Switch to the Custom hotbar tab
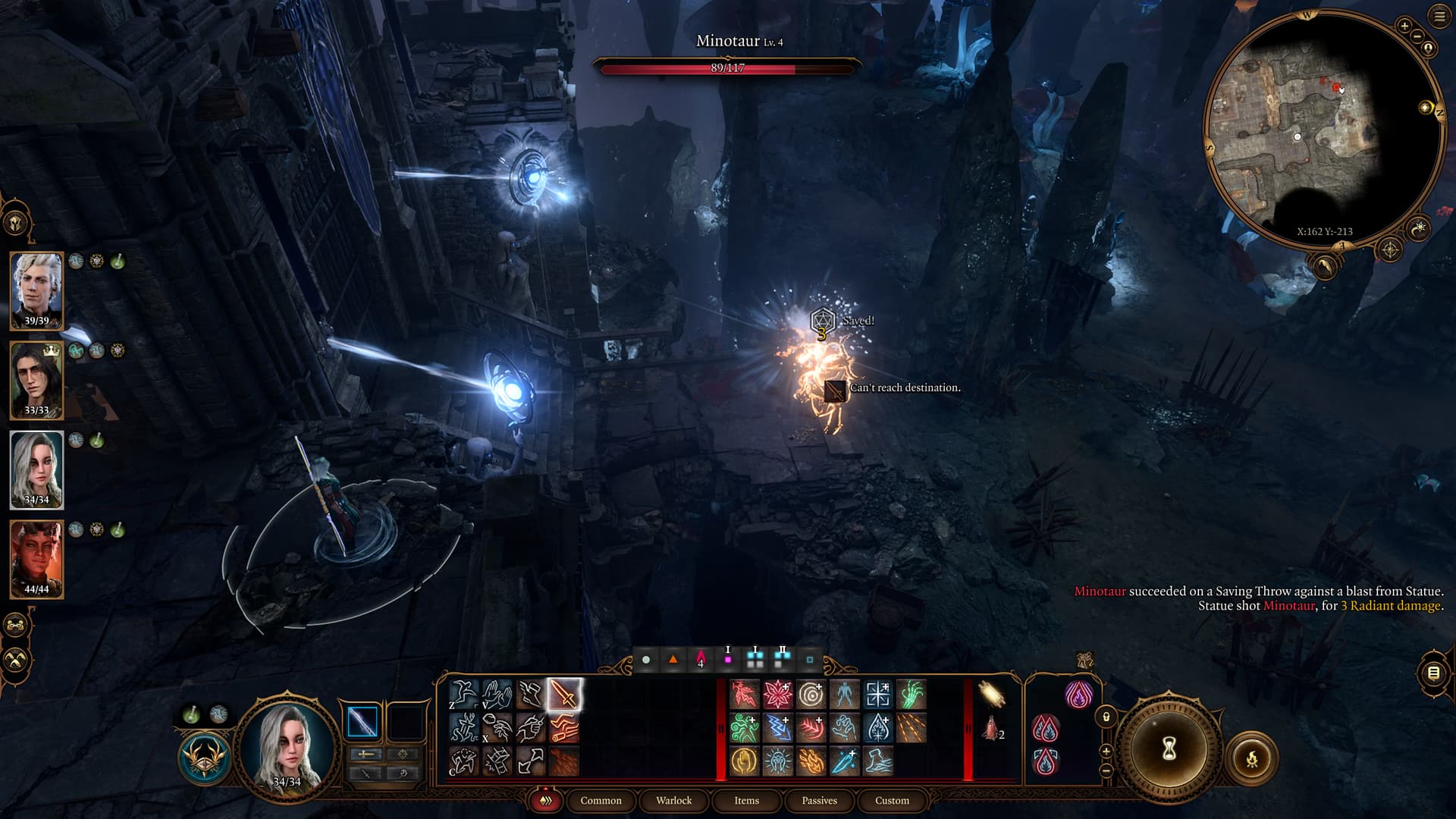This screenshot has height=819, width=1456. pos(892,800)
